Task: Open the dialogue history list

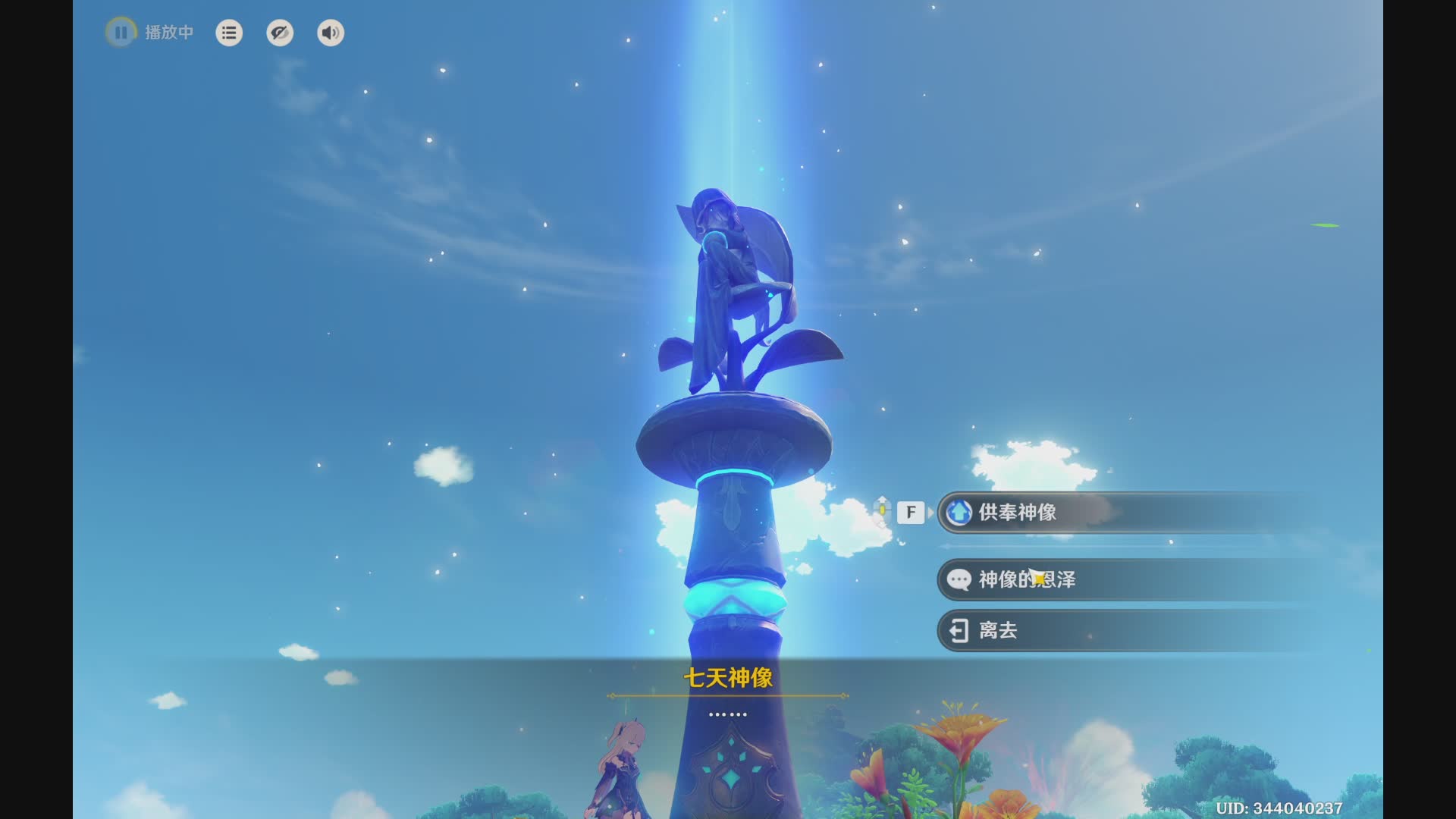Action: [x=229, y=33]
